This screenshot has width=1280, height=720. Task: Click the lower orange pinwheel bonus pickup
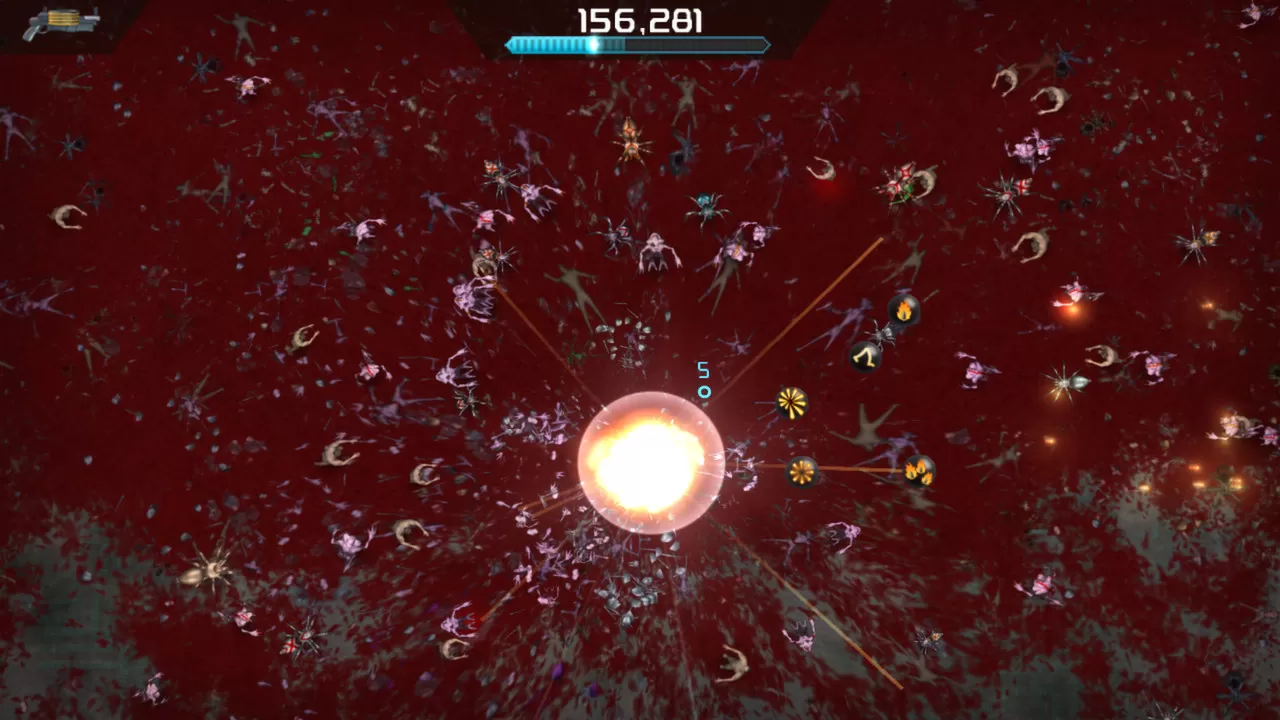point(802,470)
